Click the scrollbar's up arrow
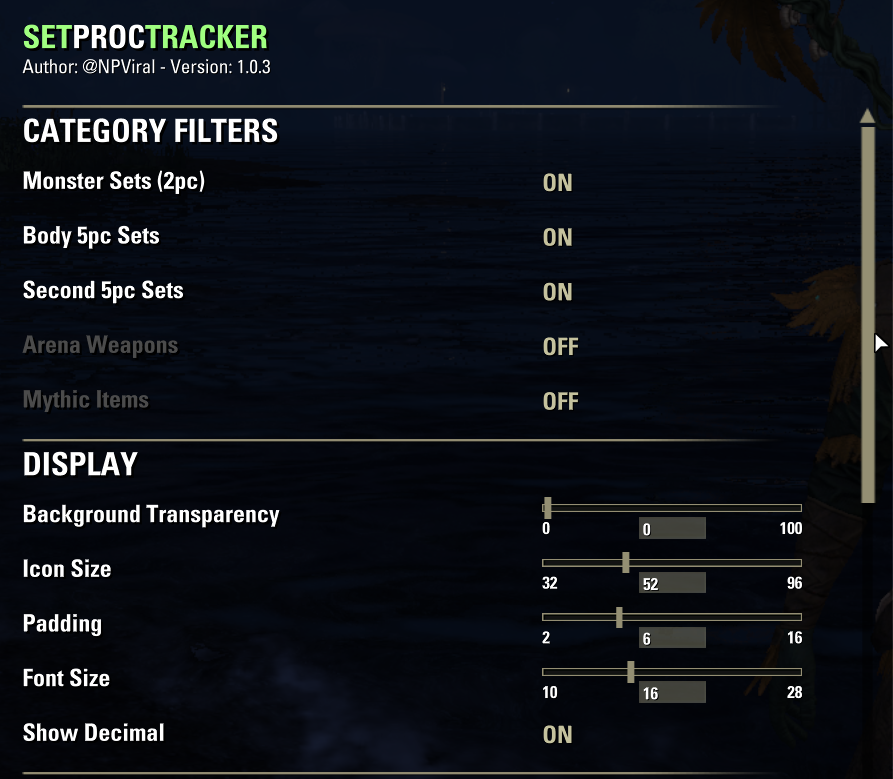 [x=867, y=115]
